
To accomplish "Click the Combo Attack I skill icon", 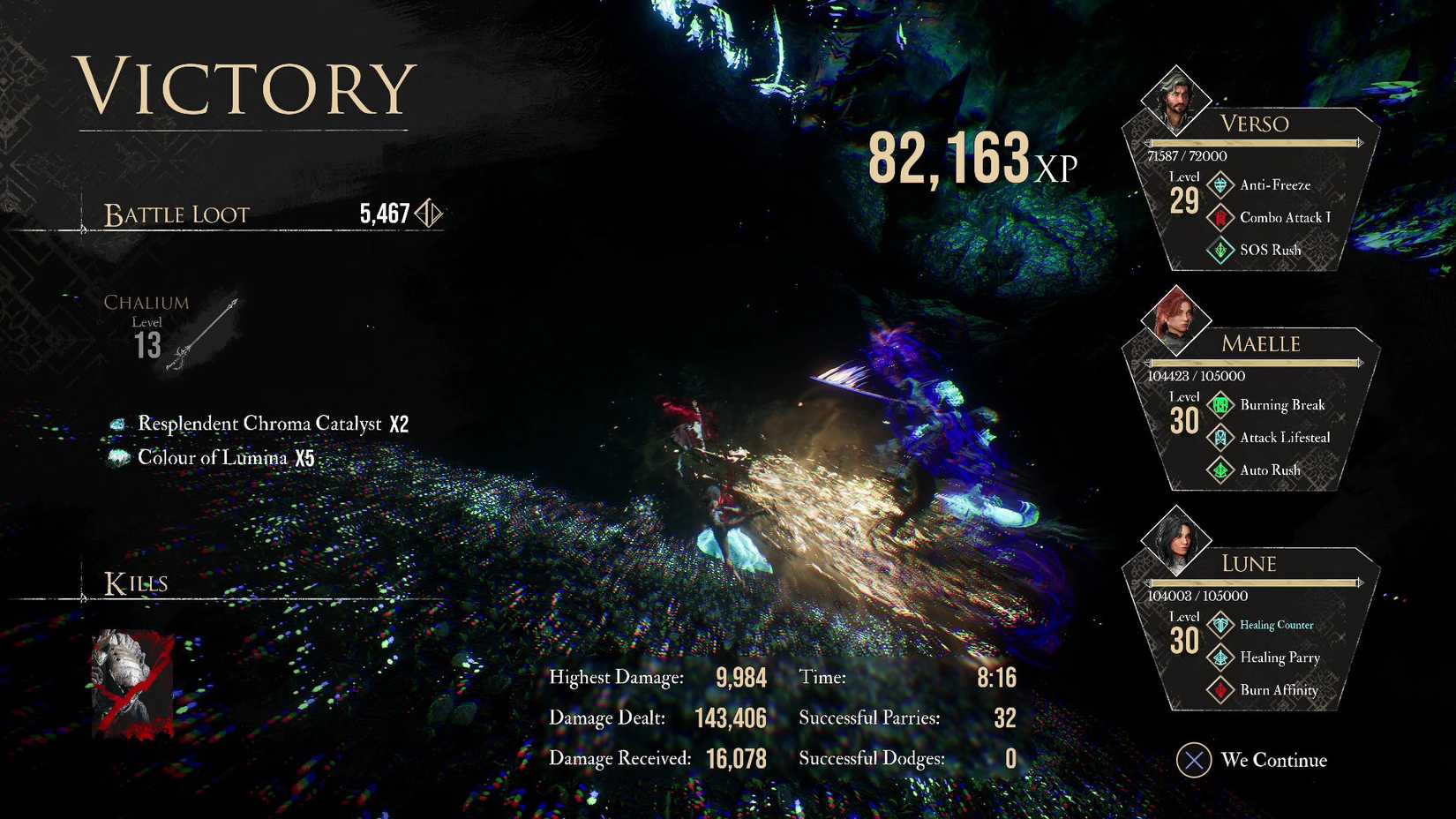I will pyautogui.click(x=1220, y=217).
